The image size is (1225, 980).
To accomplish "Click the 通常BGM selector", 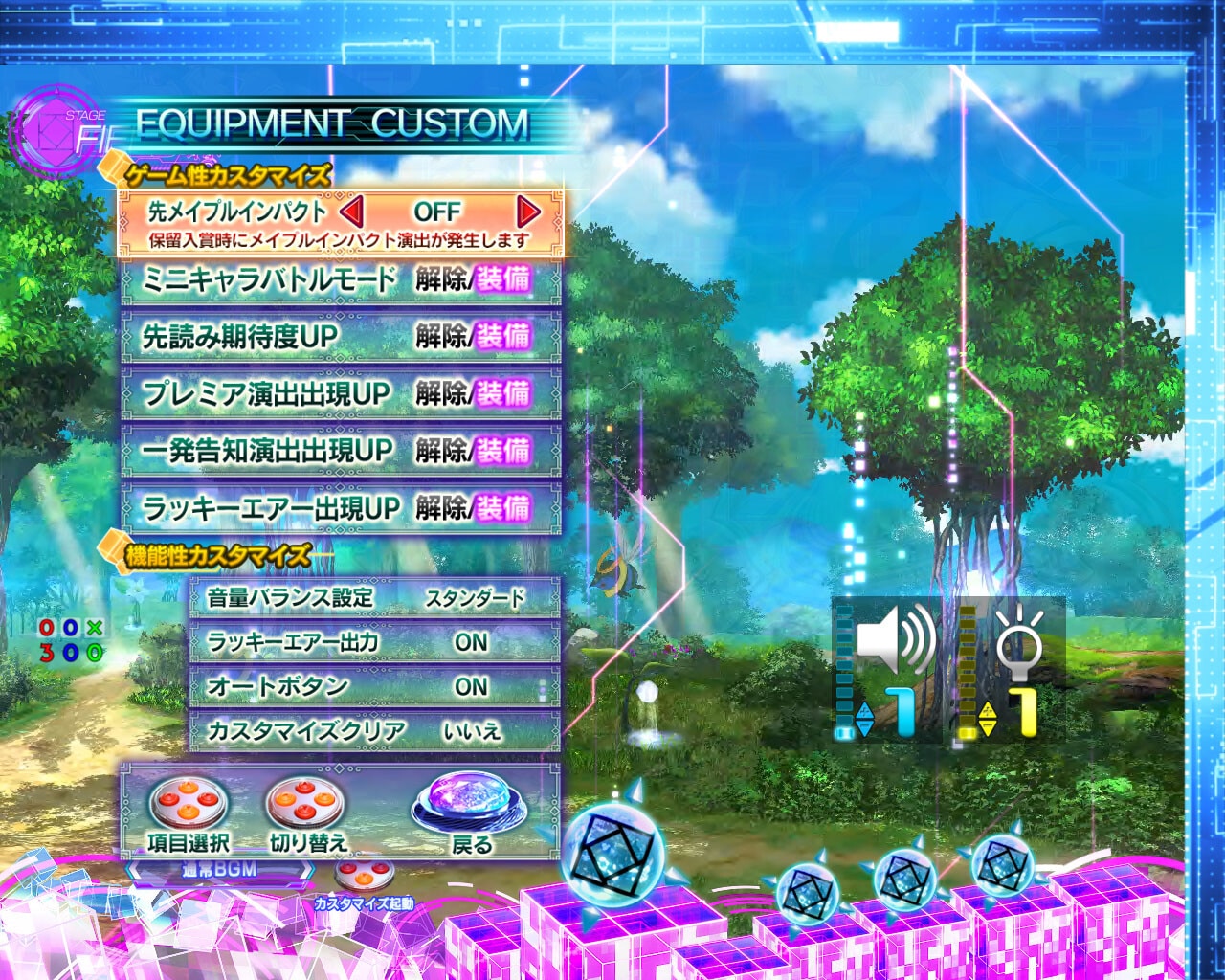I will click(220, 870).
